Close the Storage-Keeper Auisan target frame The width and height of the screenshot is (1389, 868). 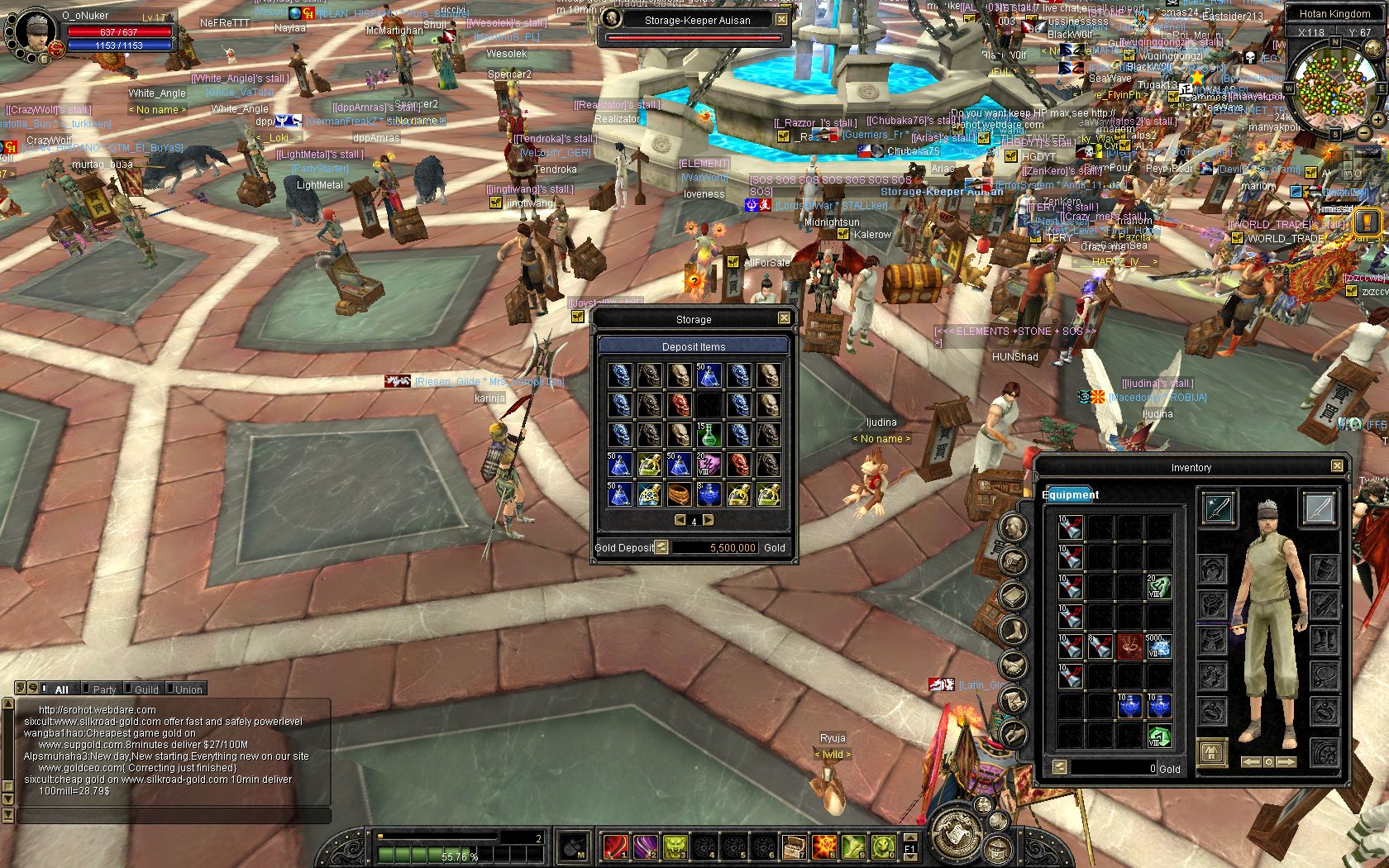(x=781, y=19)
